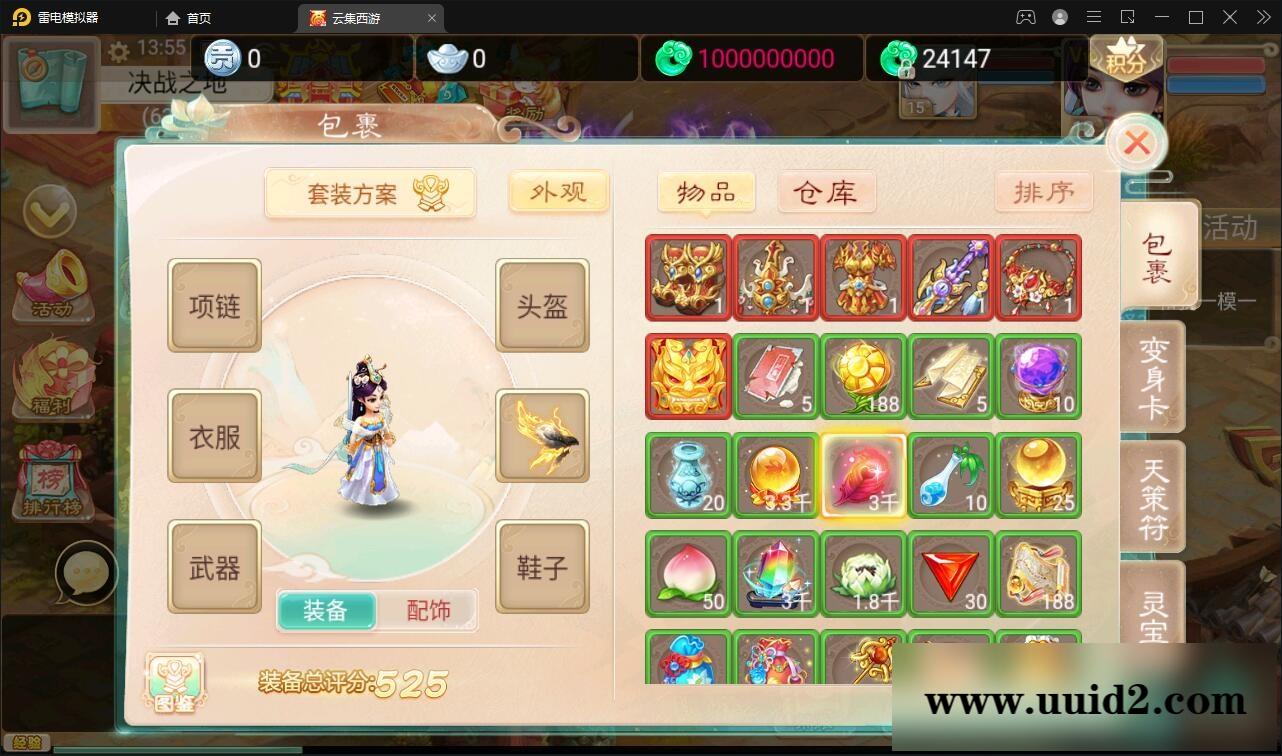The width and height of the screenshot is (1282, 756).
Task: Open the 套装方案 set plan button
Action: (x=370, y=192)
